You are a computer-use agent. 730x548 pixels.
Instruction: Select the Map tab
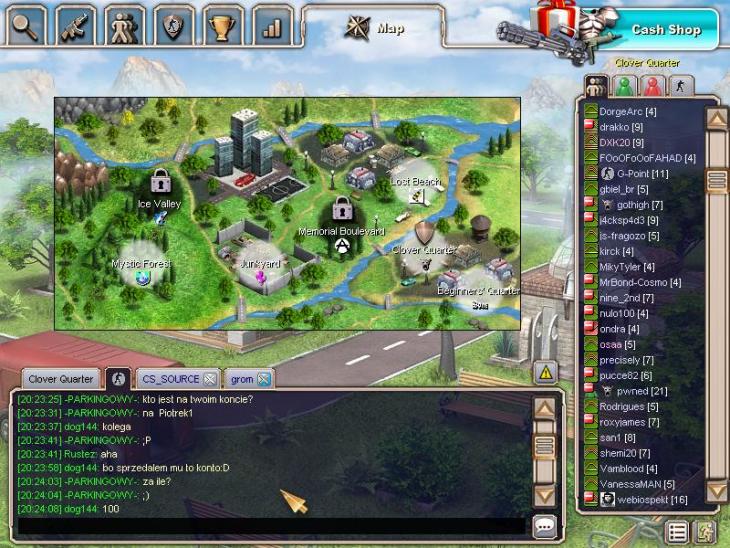[x=375, y=28]
